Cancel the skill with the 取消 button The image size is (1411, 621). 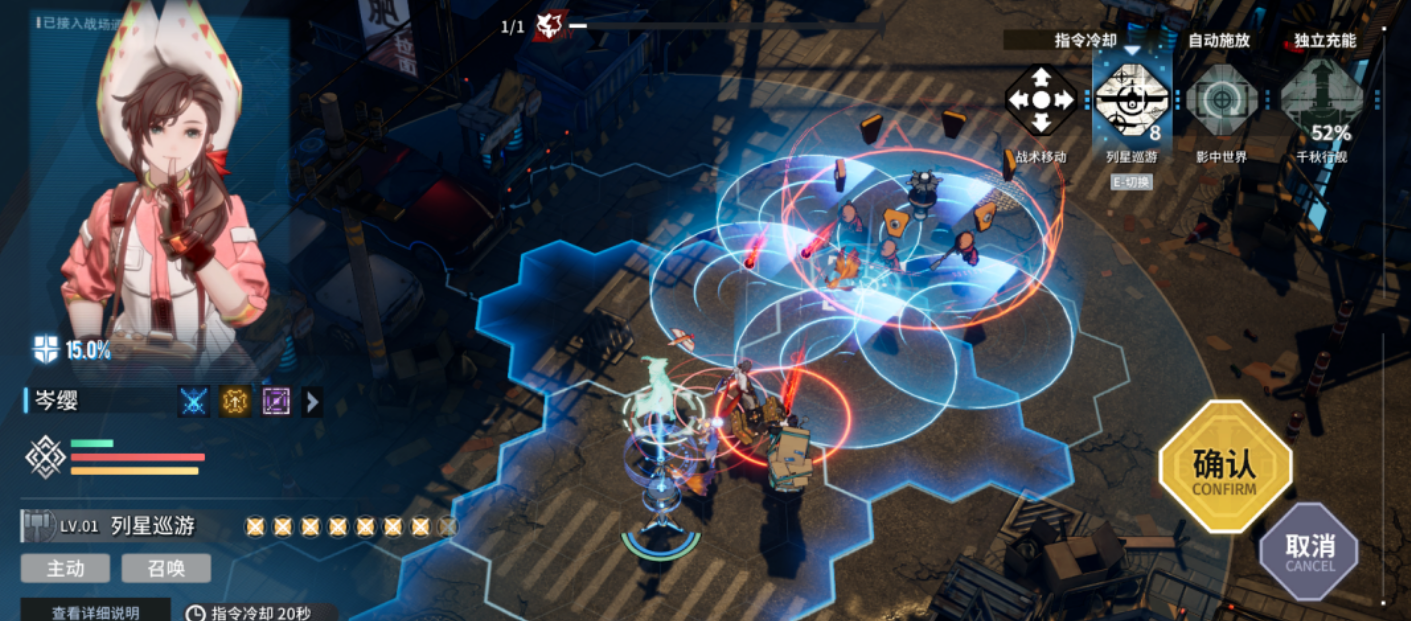tap(1309, 551)
